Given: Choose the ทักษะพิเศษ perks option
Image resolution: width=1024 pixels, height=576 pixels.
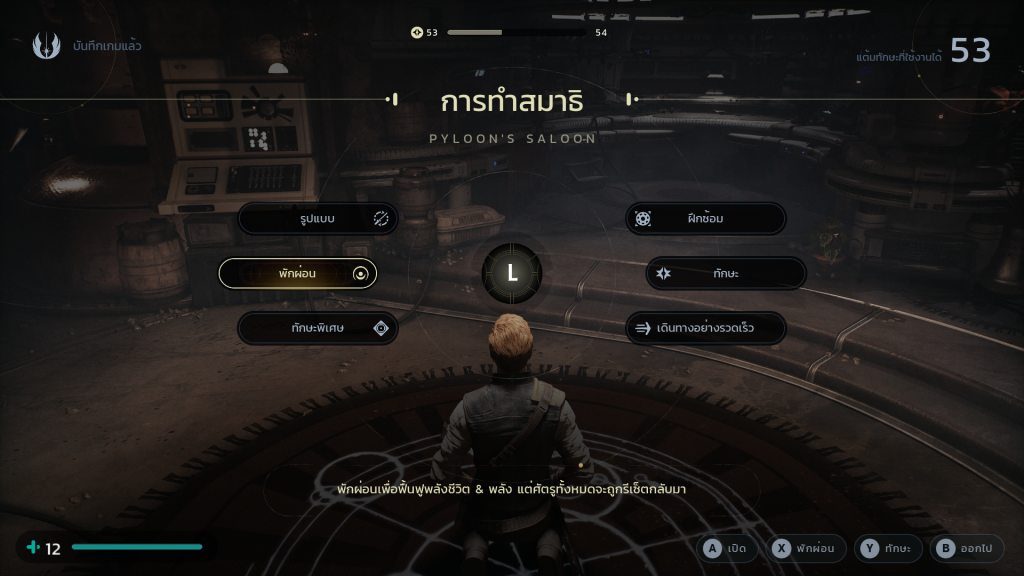Looking at the screenshot, I should click(x=318, y=328).
